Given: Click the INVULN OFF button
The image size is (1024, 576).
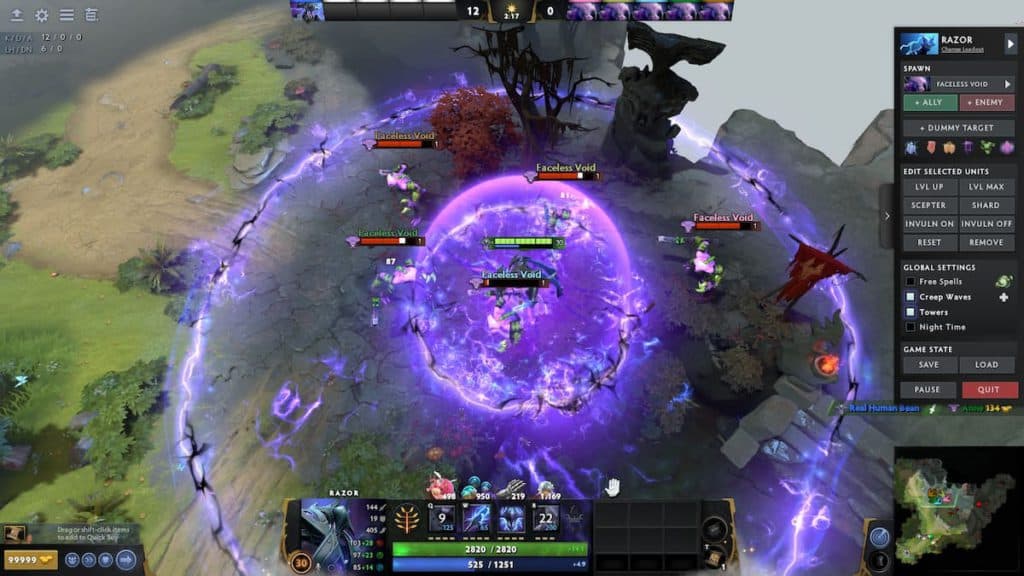Looking at the screenshot, I should pos(987,224).
